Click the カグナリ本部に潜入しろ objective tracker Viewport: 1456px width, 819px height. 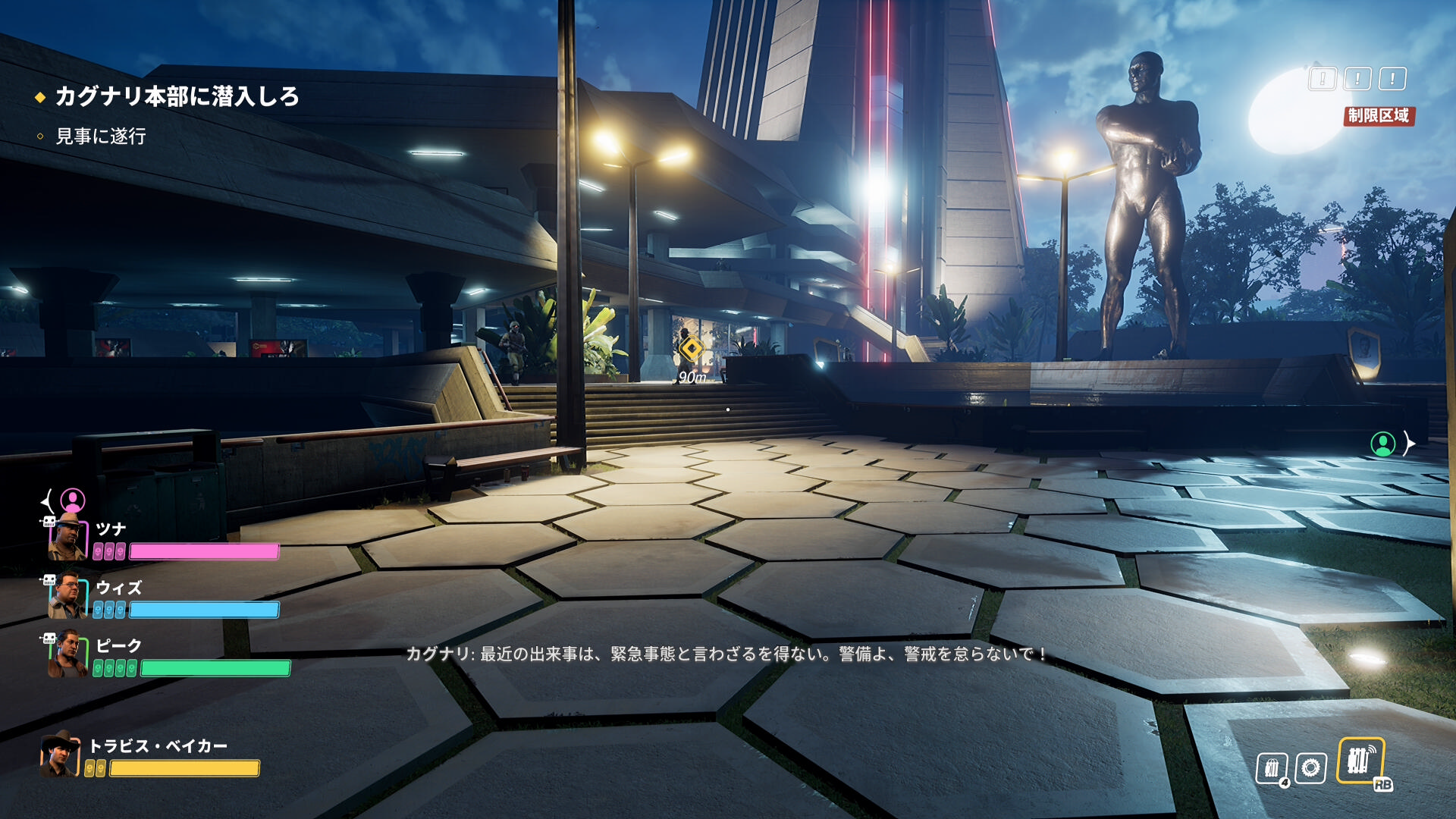click(x=176, y=96)
